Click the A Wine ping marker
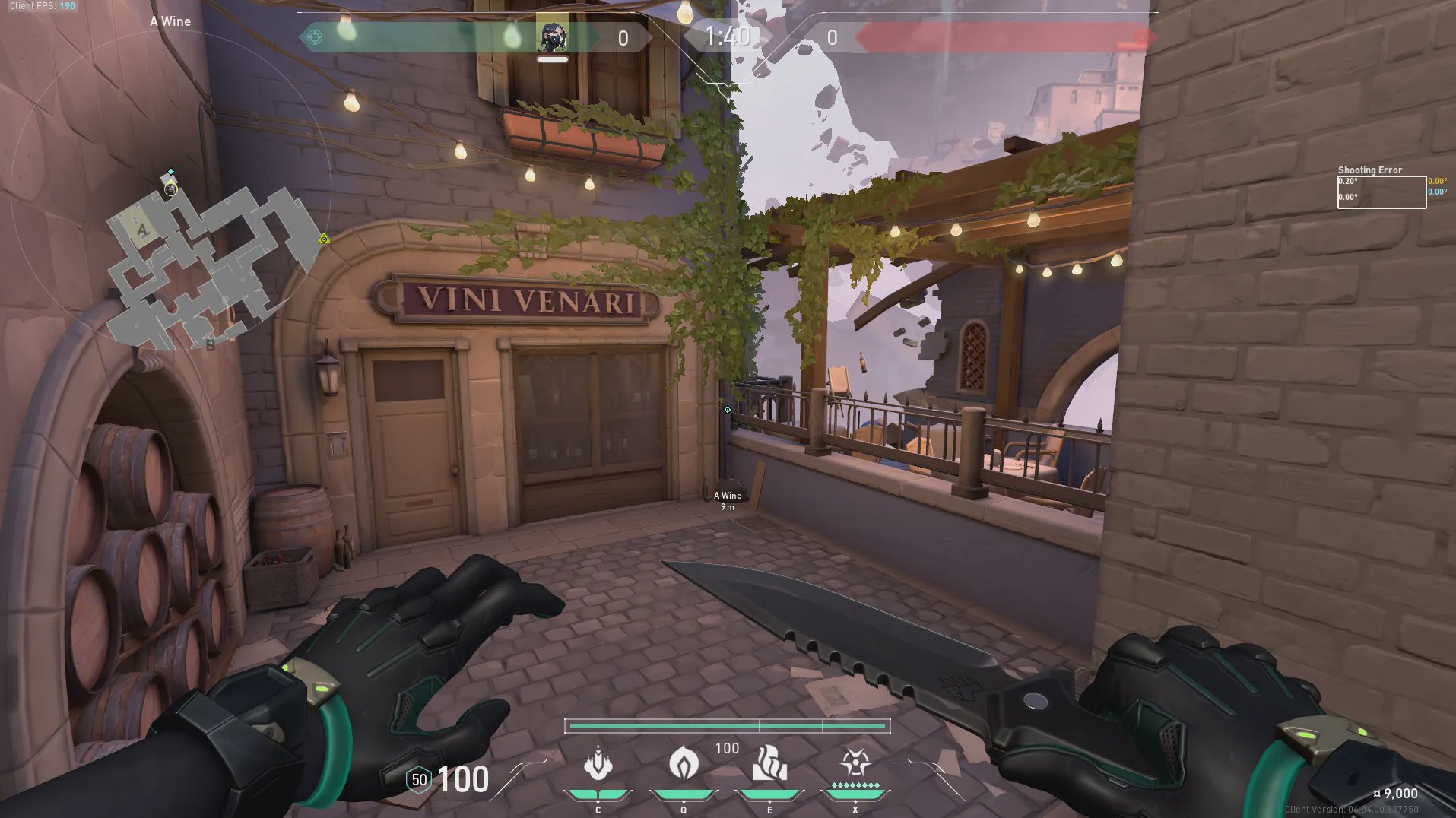1456x818 pixels. pyautogui.click(x=728, y=410)
